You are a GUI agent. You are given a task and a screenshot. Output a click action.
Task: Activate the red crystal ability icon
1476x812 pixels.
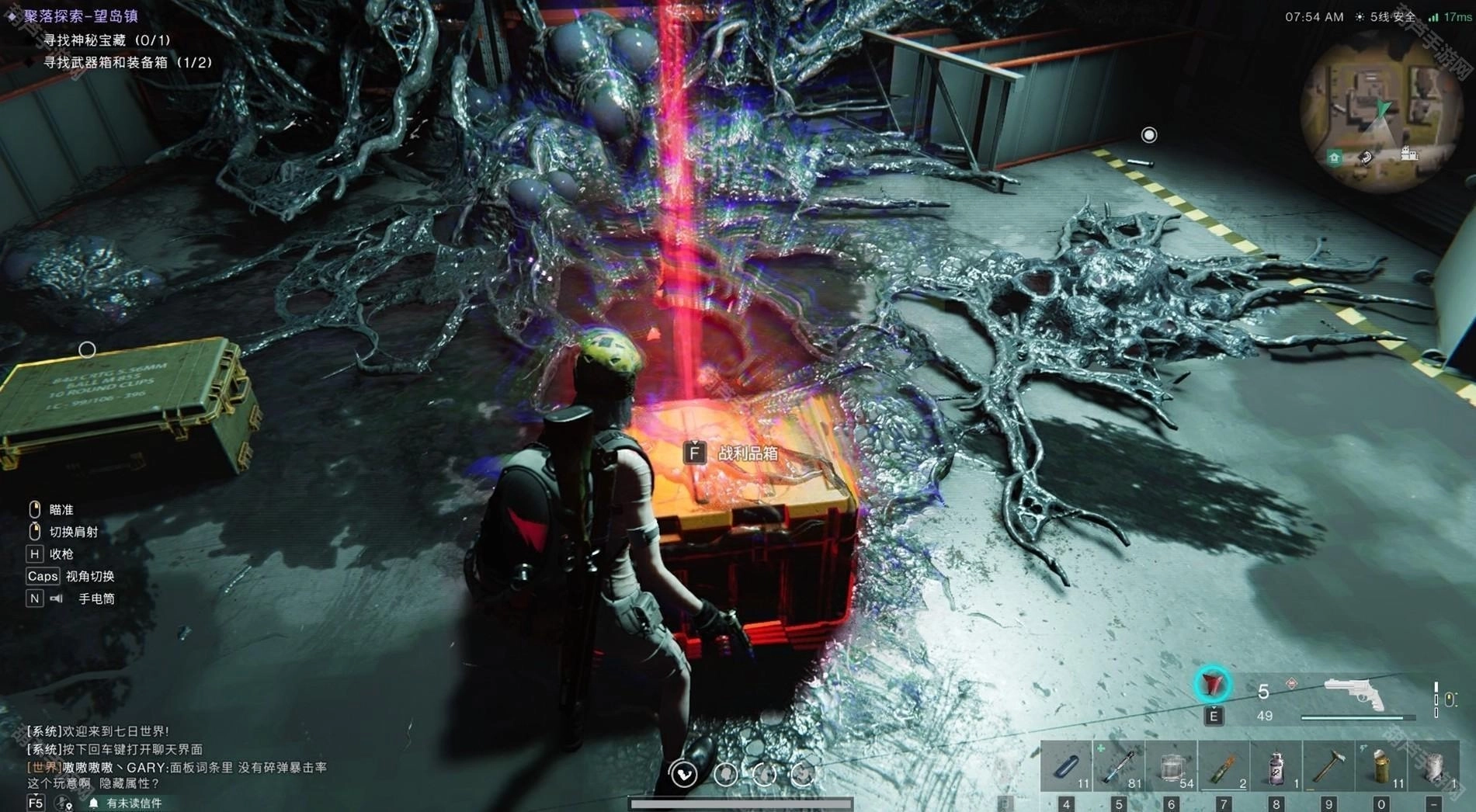pos(1212,685)
